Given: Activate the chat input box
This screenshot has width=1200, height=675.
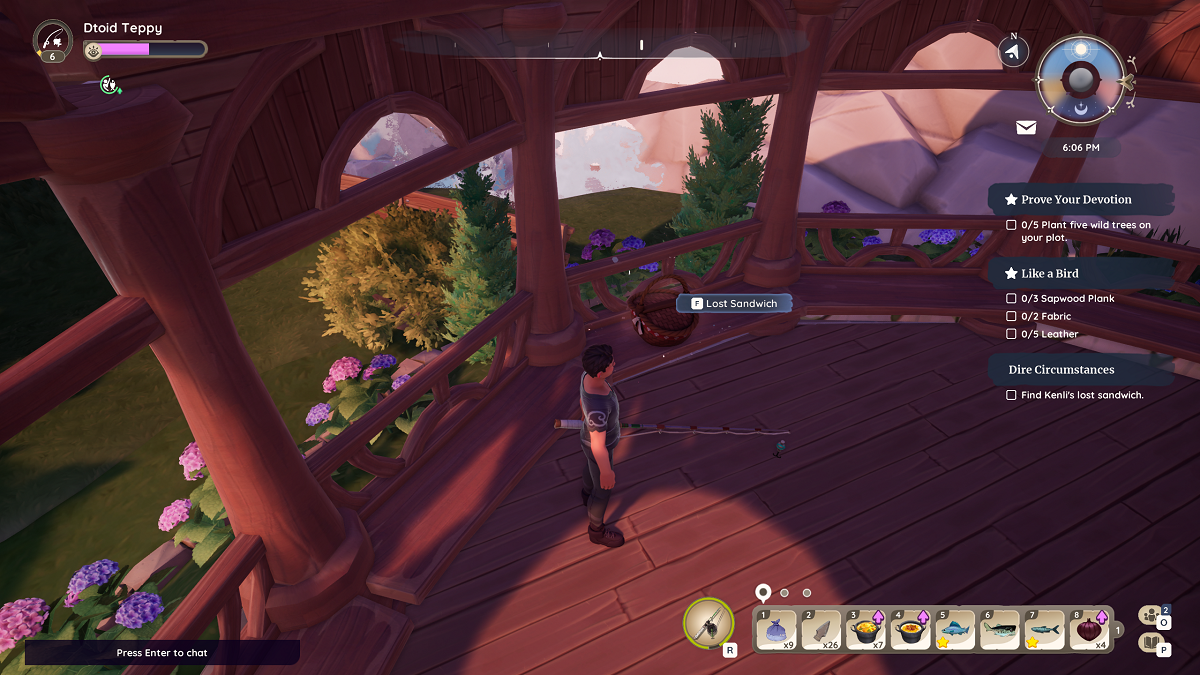Looking at the screenshot, I should pos(162,653).
